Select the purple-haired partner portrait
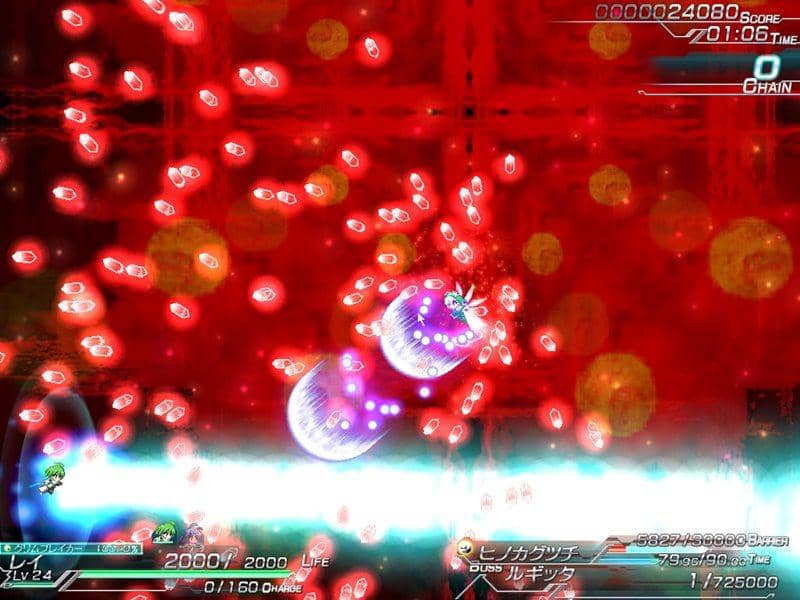The image size is (800, 600). tap(191, 534)
